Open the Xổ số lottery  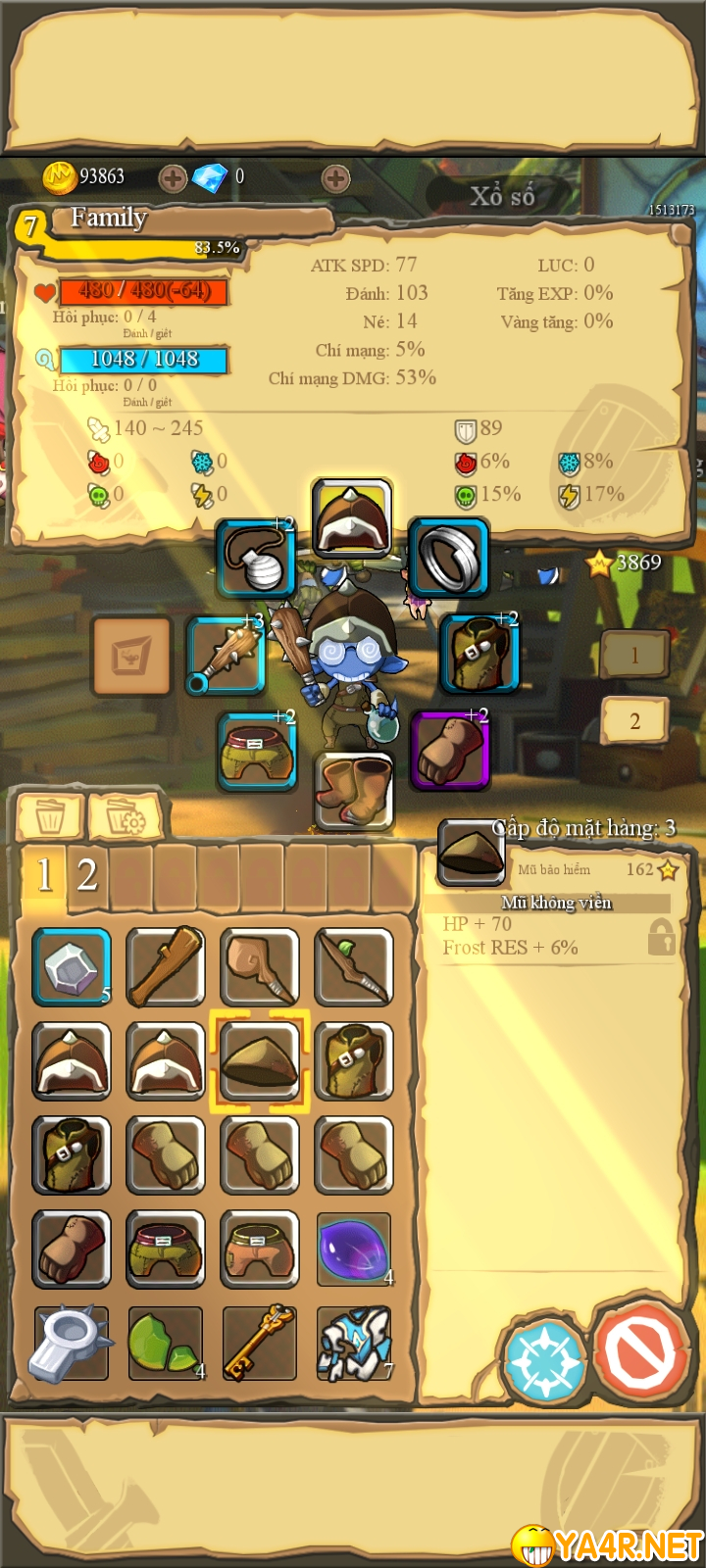tap(502, 196)
